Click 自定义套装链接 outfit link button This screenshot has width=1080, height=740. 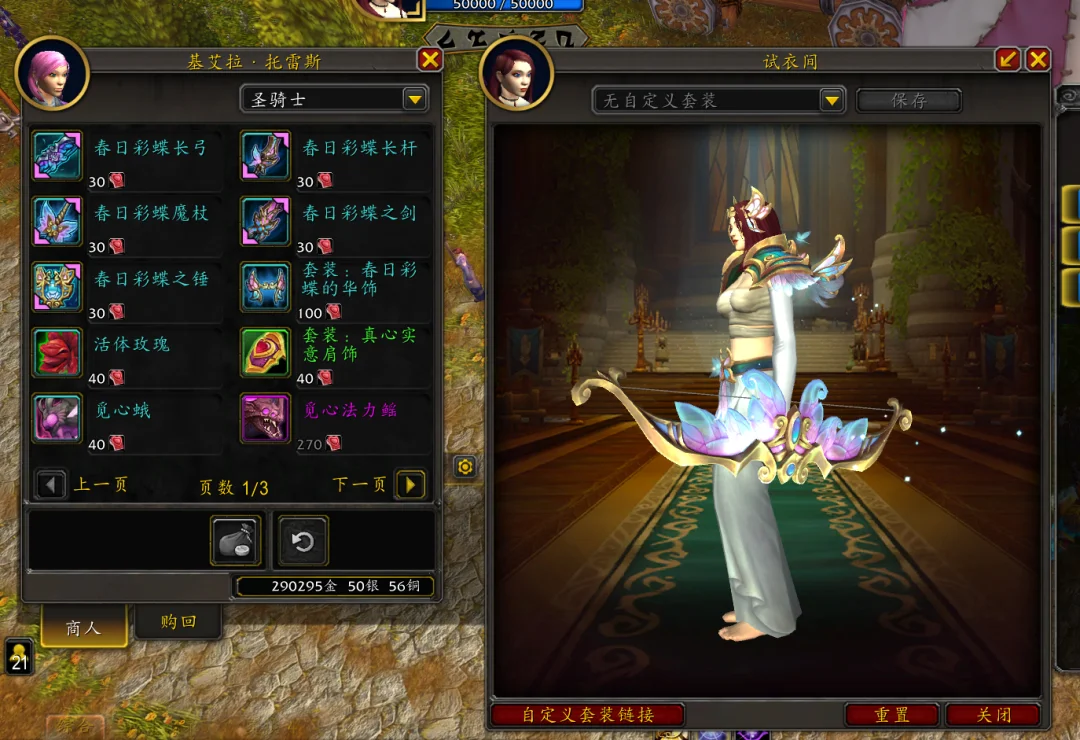[x=587, y=715]
